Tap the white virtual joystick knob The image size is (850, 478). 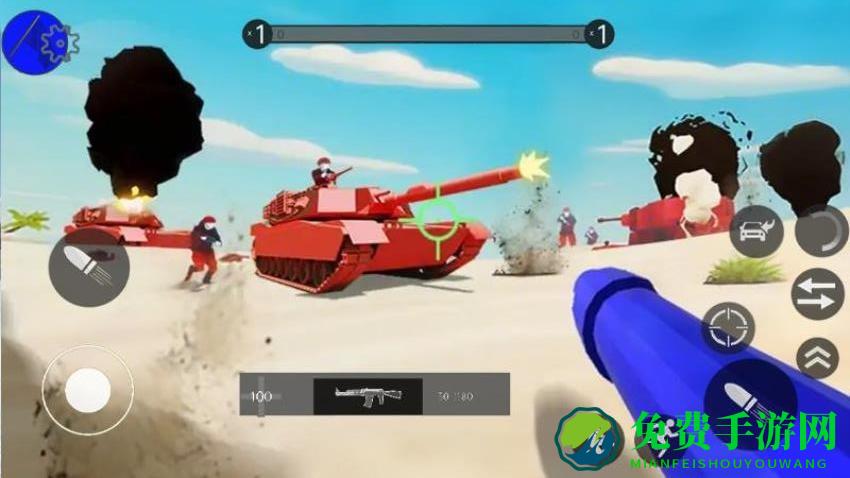(x=88, y=390)
